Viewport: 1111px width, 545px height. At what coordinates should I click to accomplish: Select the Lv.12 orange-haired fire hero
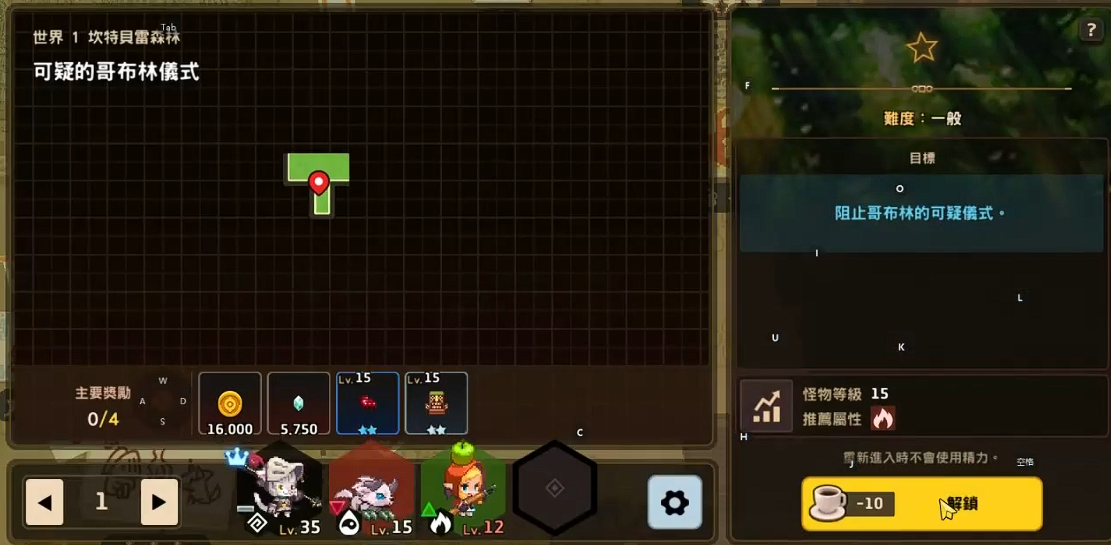click(x=463, y=490)
